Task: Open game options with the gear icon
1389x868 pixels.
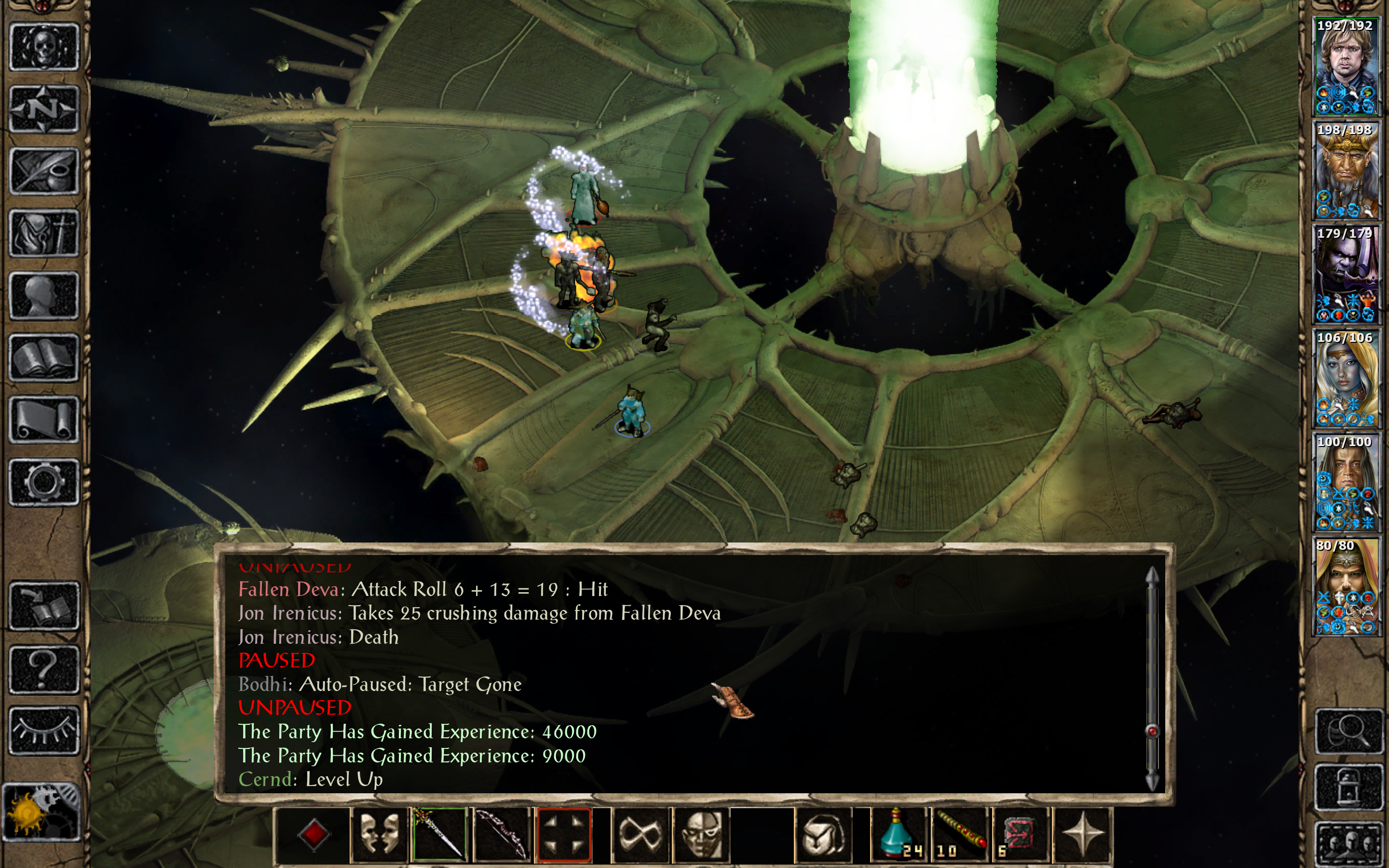Action: tap(43, 482)
